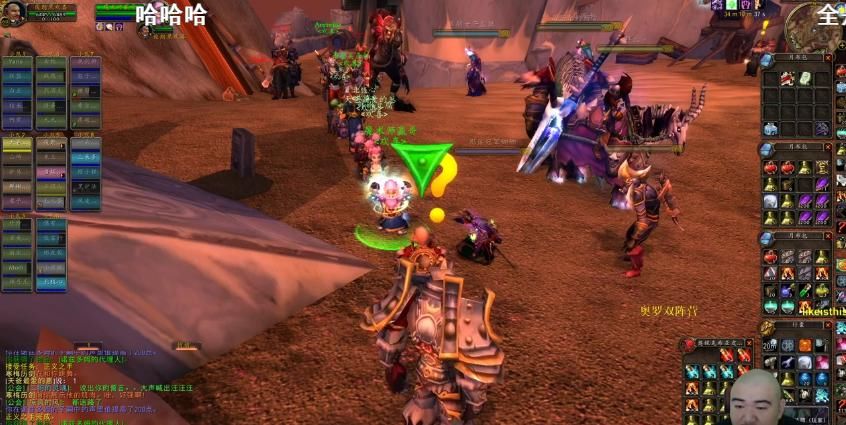This screenshot has width=846, height=425.
Task: Close the second bag window
Action: point(829,147)
